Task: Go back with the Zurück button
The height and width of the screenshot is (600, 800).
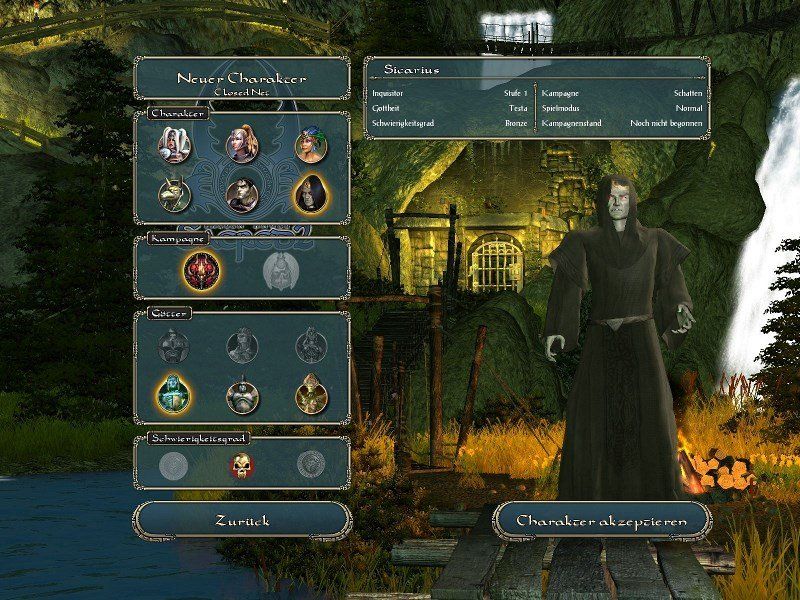Action: tap(242, 520)
